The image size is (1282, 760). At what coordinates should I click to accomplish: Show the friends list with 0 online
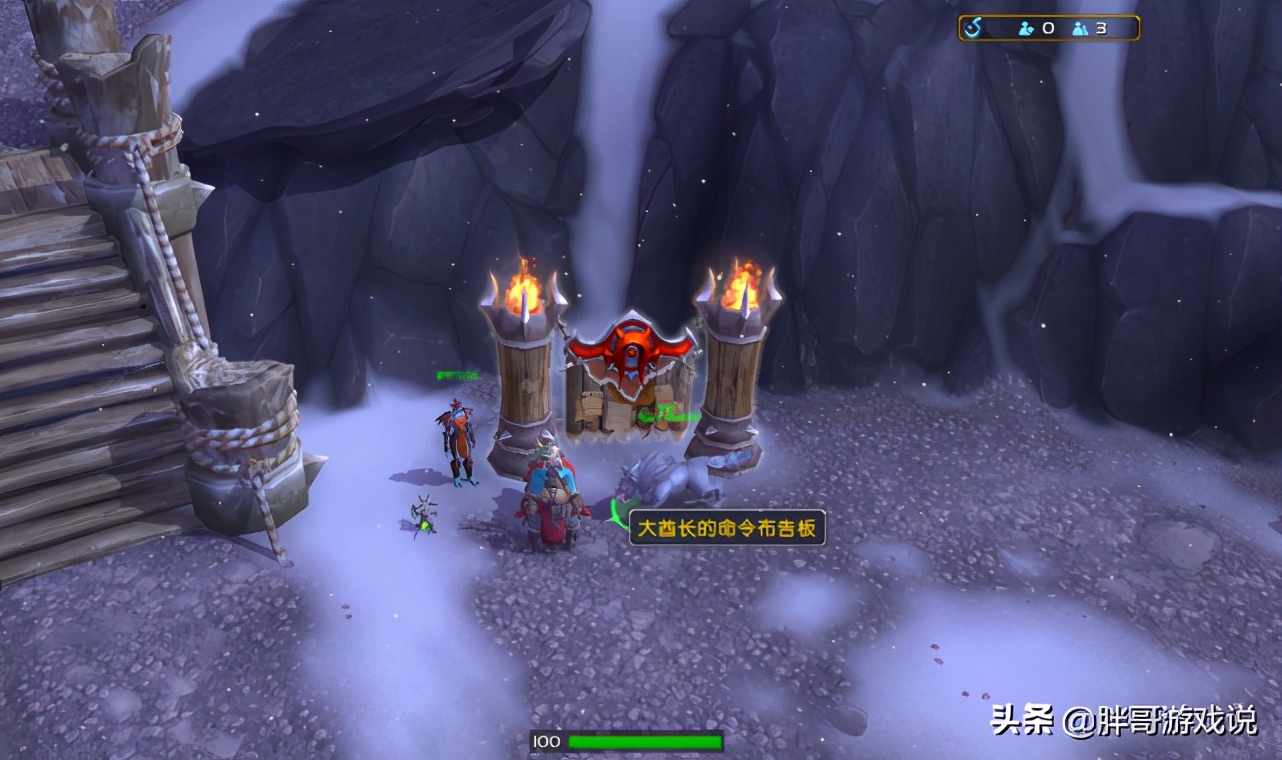(1036, 28)
